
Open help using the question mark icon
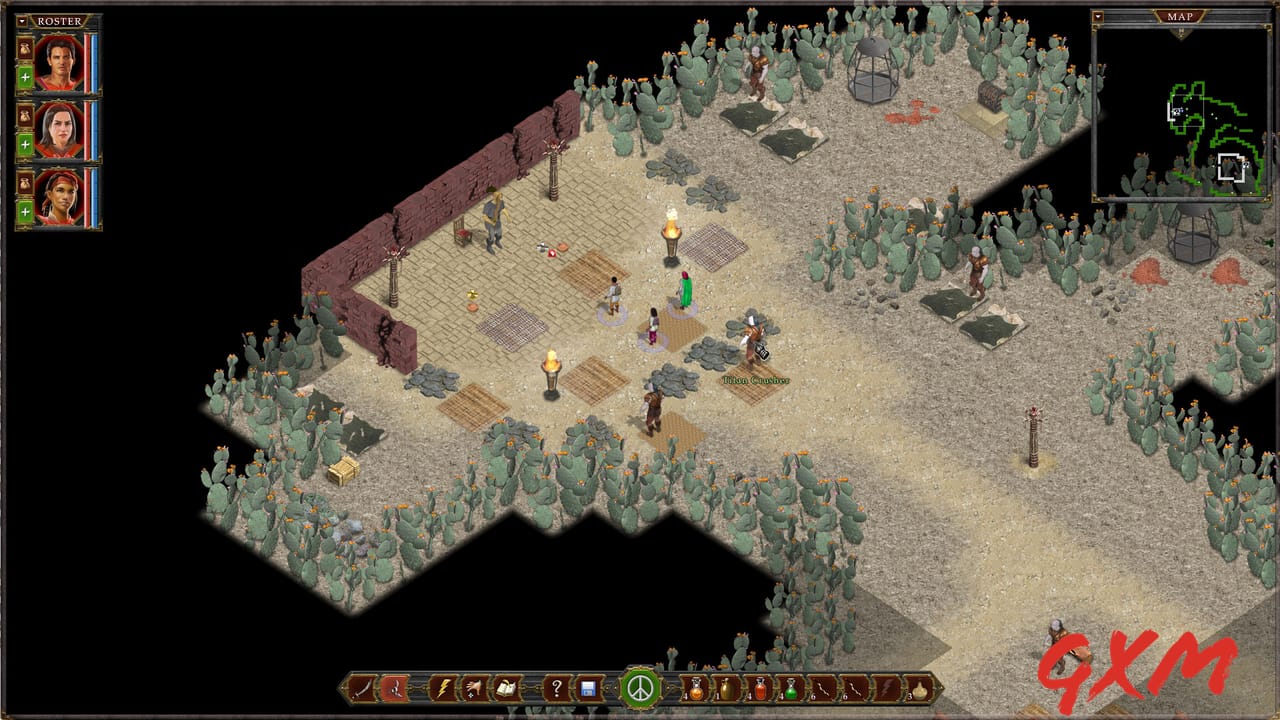pyautogui.click(x=556, y=688)
